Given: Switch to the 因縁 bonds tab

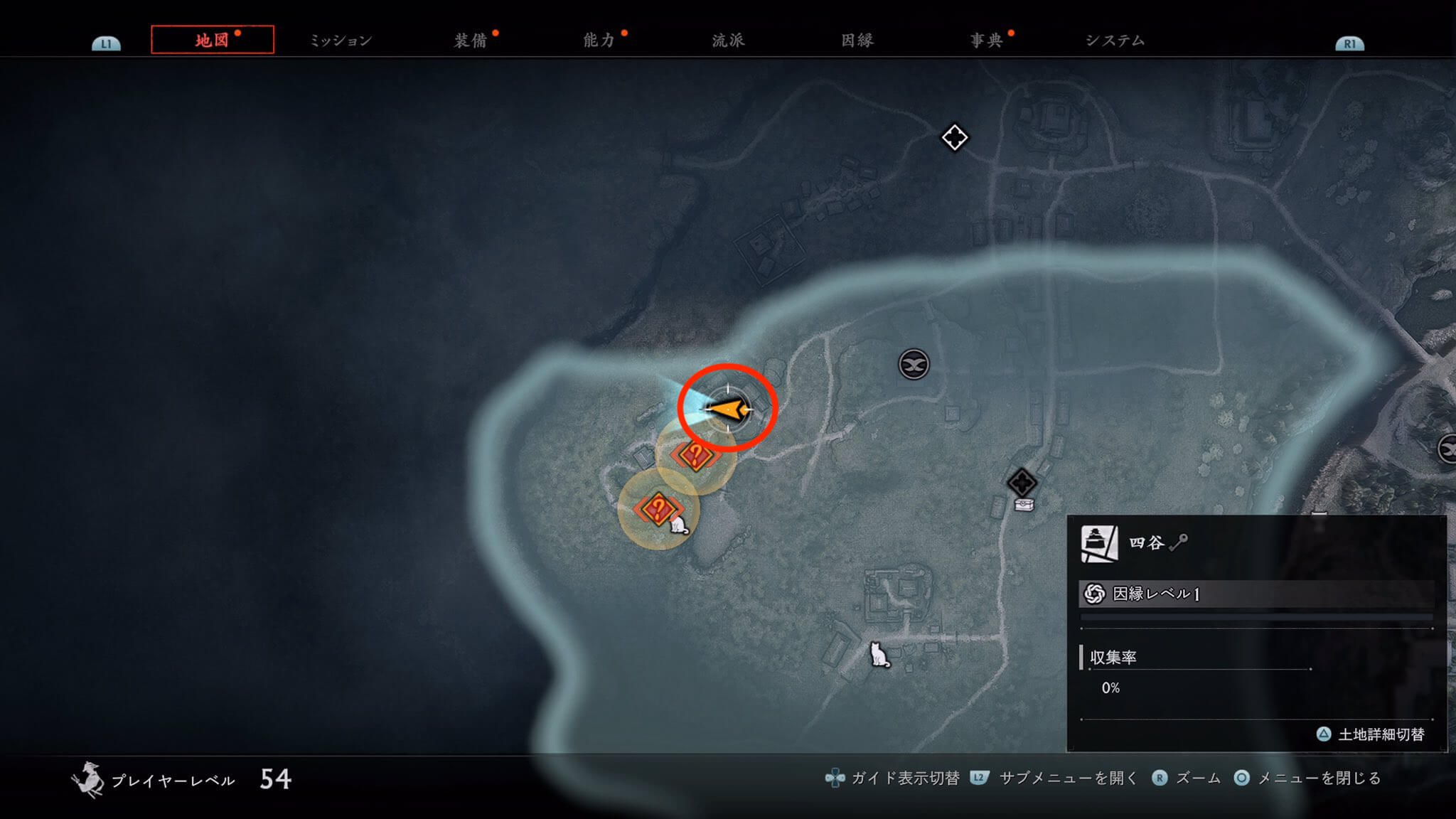Looking at the screenshot, I should [857, 41].
